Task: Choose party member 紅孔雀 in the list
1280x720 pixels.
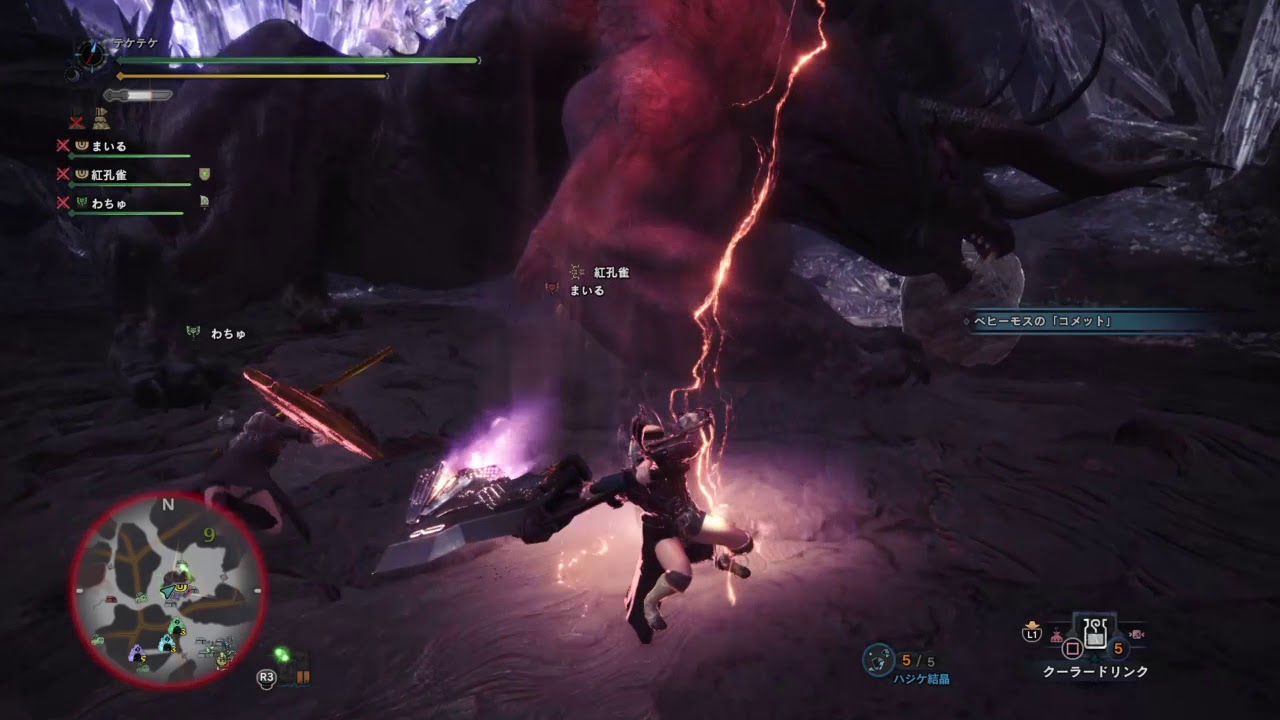Action: point(108,175)
